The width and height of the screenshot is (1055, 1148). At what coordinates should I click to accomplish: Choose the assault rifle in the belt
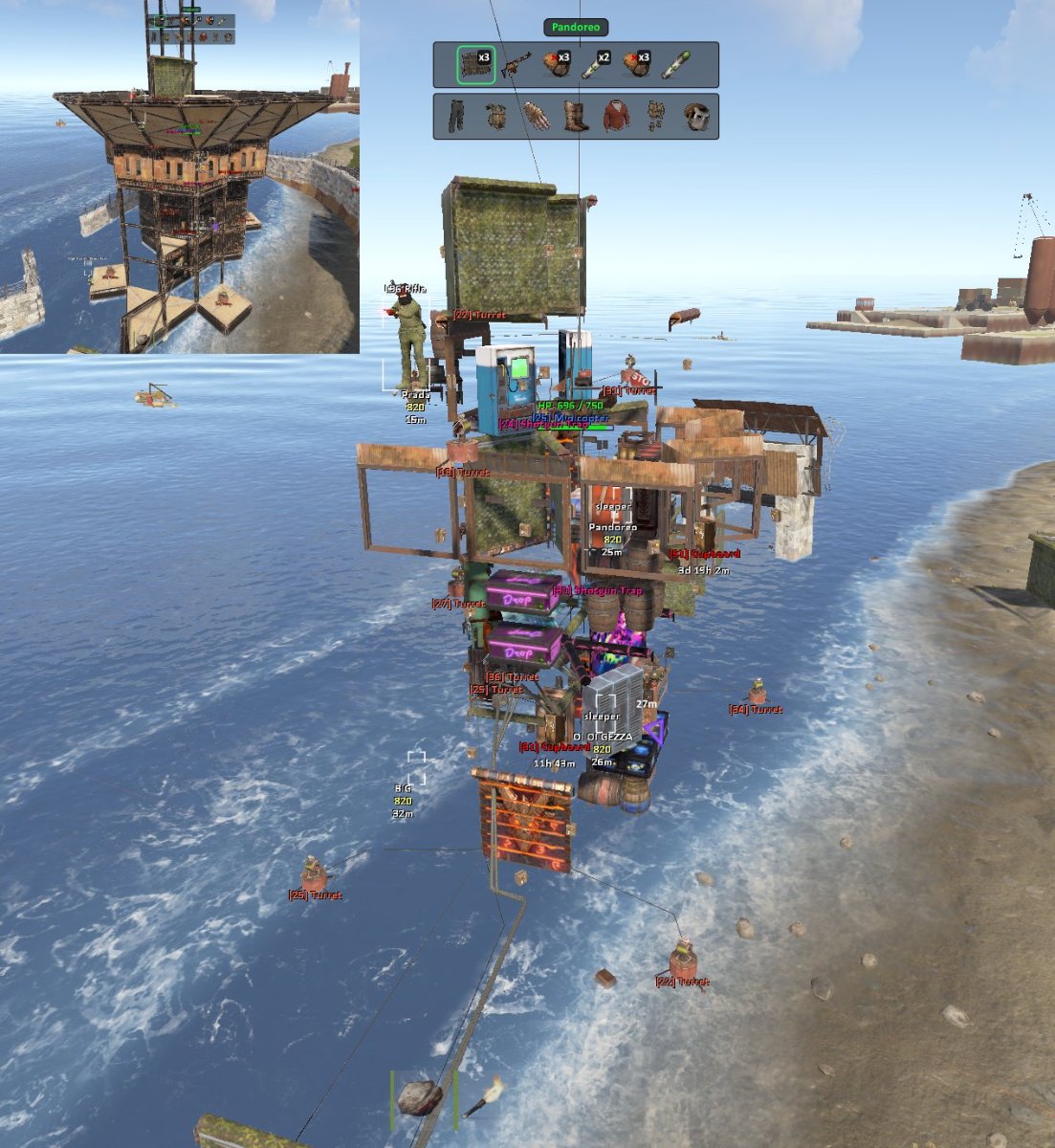point(516,65)
